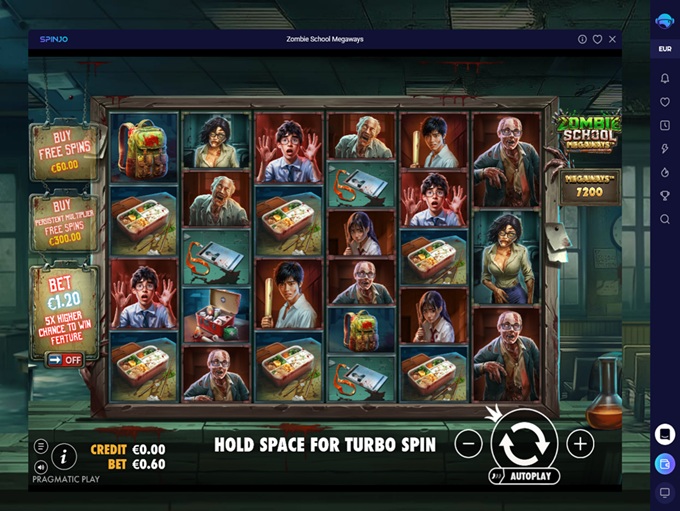Add game to favorites with heart icon
The height and width of the screenshot is (511, 680).
(597, 39)
